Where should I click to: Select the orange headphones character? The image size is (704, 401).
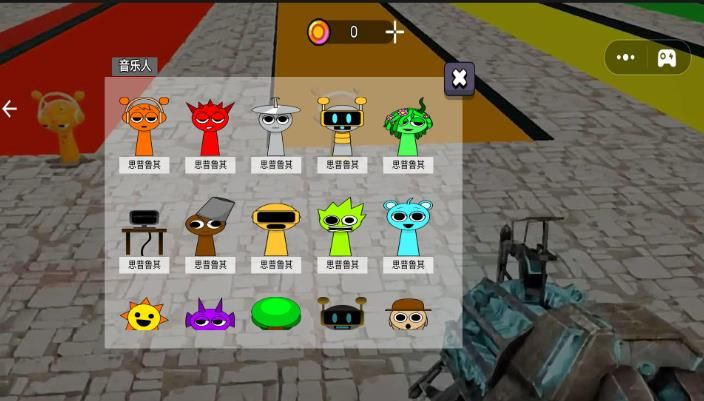(x=144, y=126)
